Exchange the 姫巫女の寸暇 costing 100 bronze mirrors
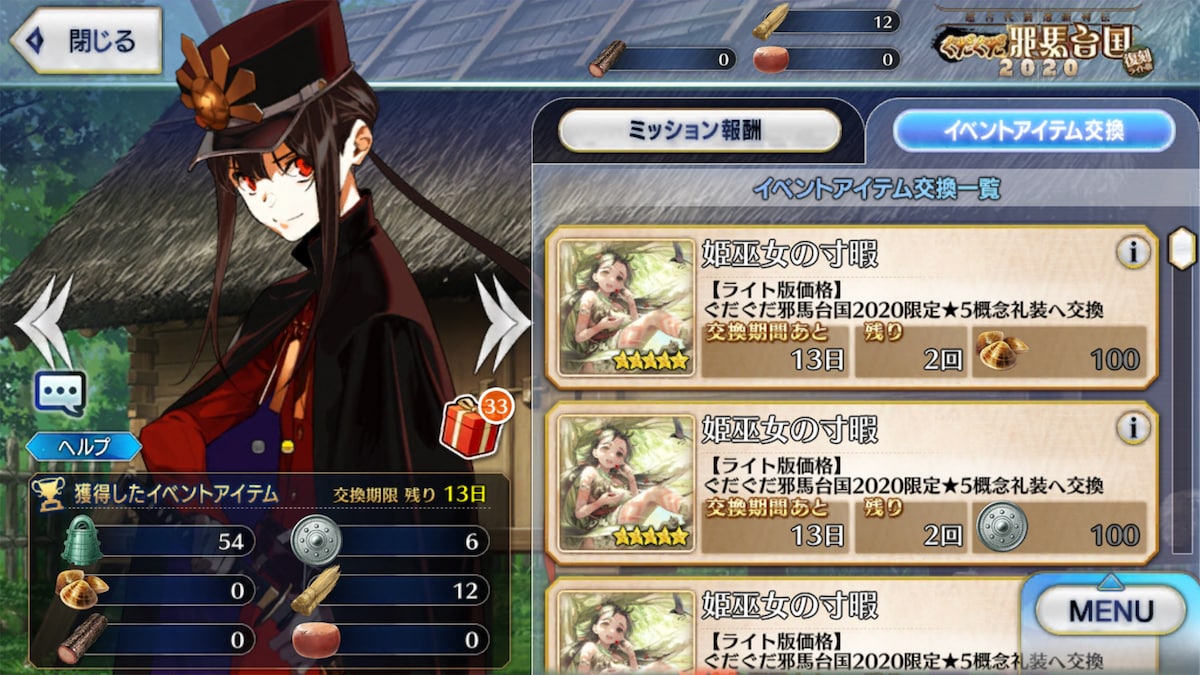Screen dimensions: 1200x675 pos(850,483)
